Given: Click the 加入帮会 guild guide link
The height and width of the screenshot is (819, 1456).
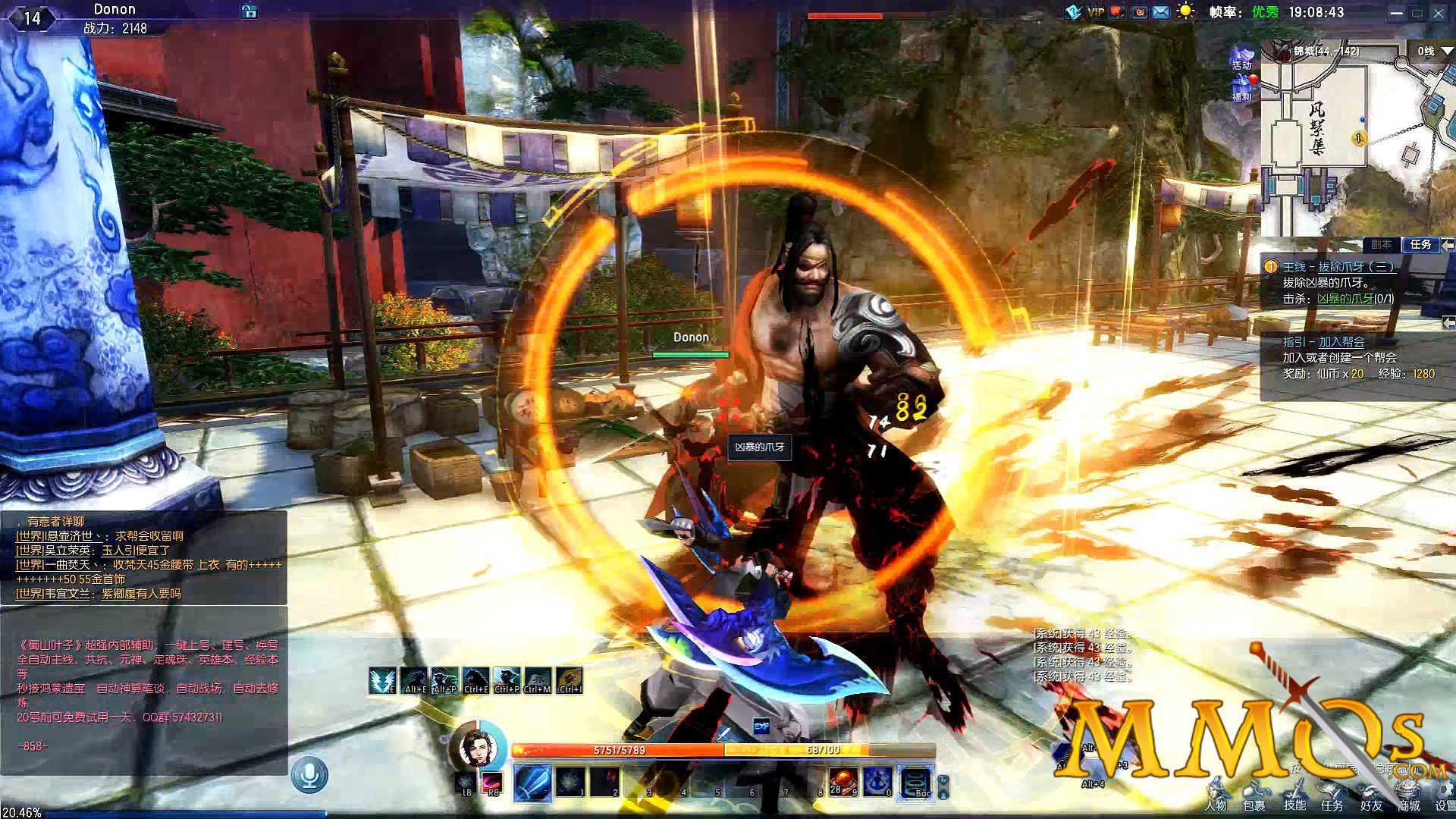Looking at the screenshot, I should click(x=1341, y=342).
